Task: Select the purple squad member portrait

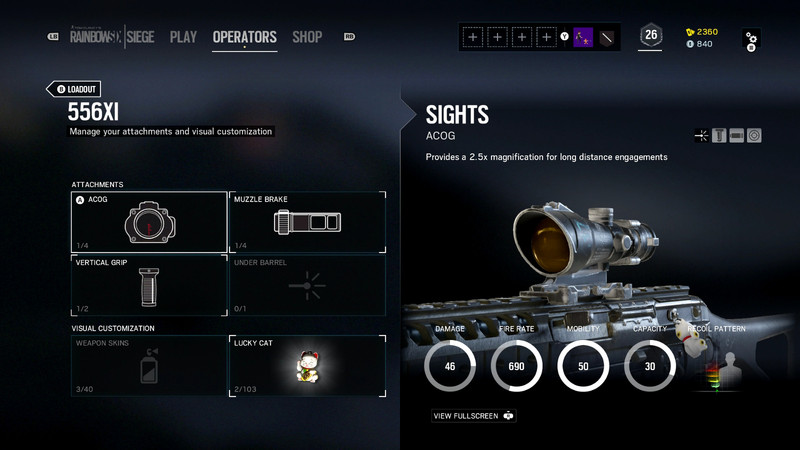Action: click(x=583, y=37)
